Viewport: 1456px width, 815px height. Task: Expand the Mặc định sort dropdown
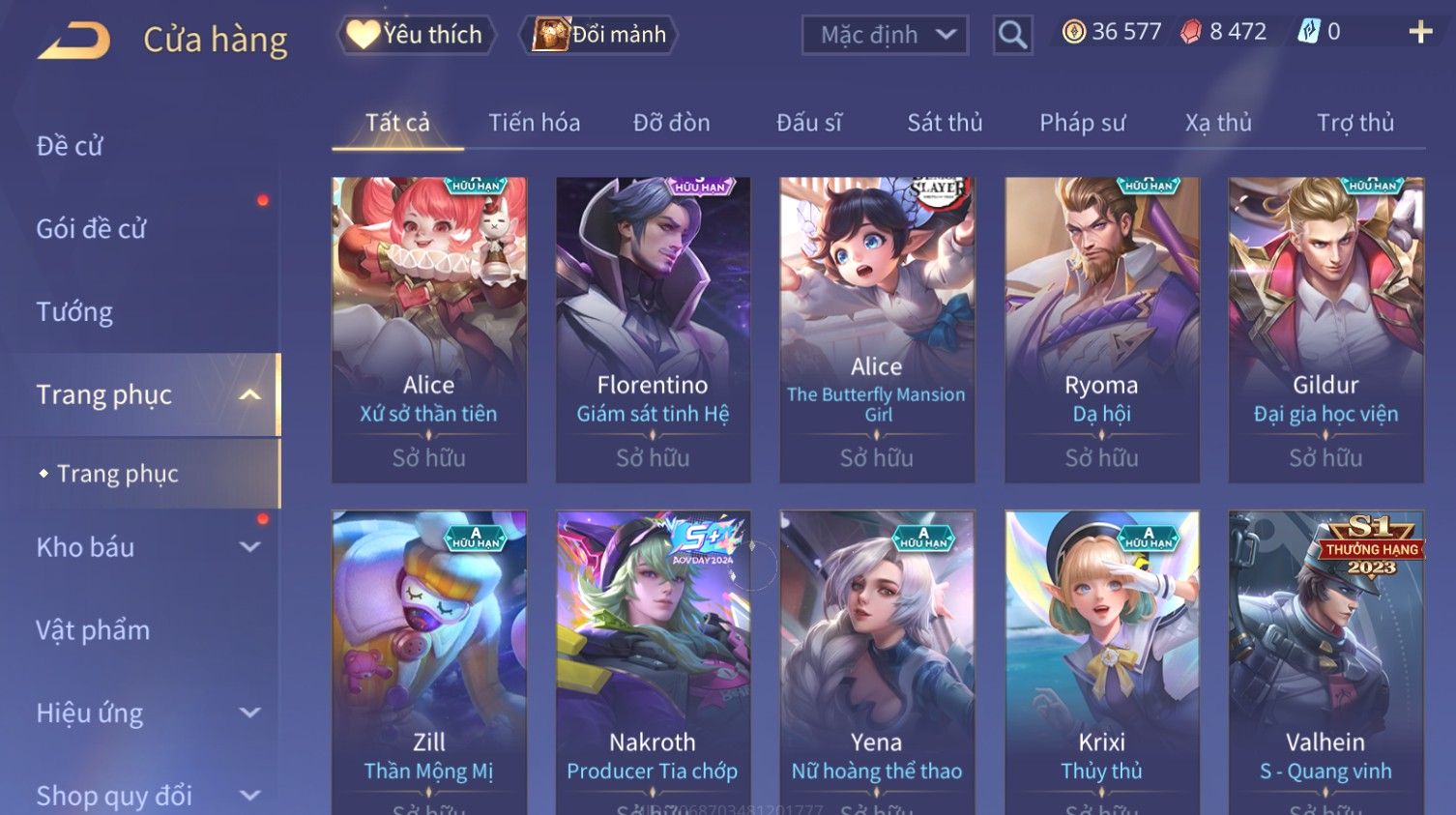885,36
